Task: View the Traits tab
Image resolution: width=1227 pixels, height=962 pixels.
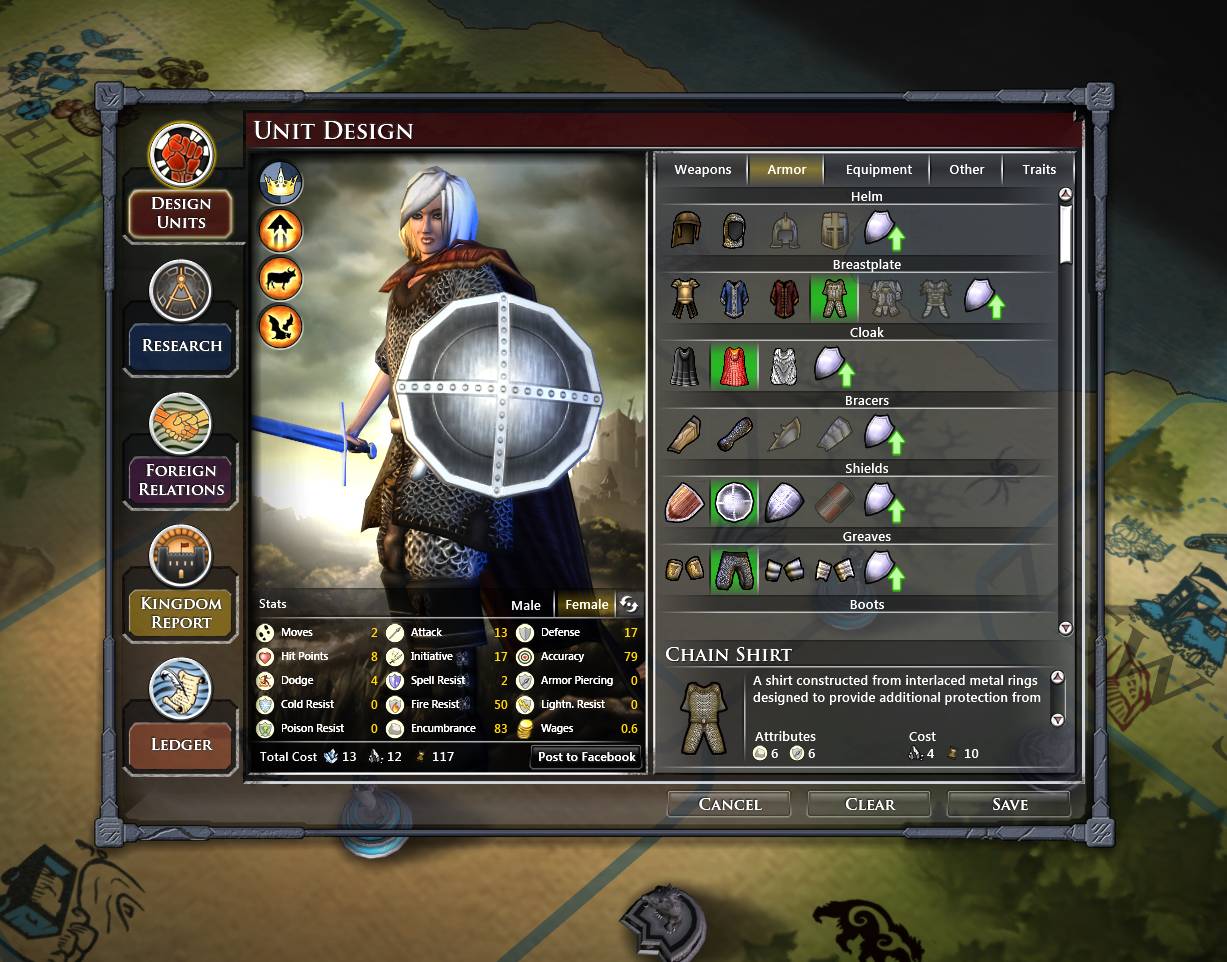Action: (x=1039, y=169)
